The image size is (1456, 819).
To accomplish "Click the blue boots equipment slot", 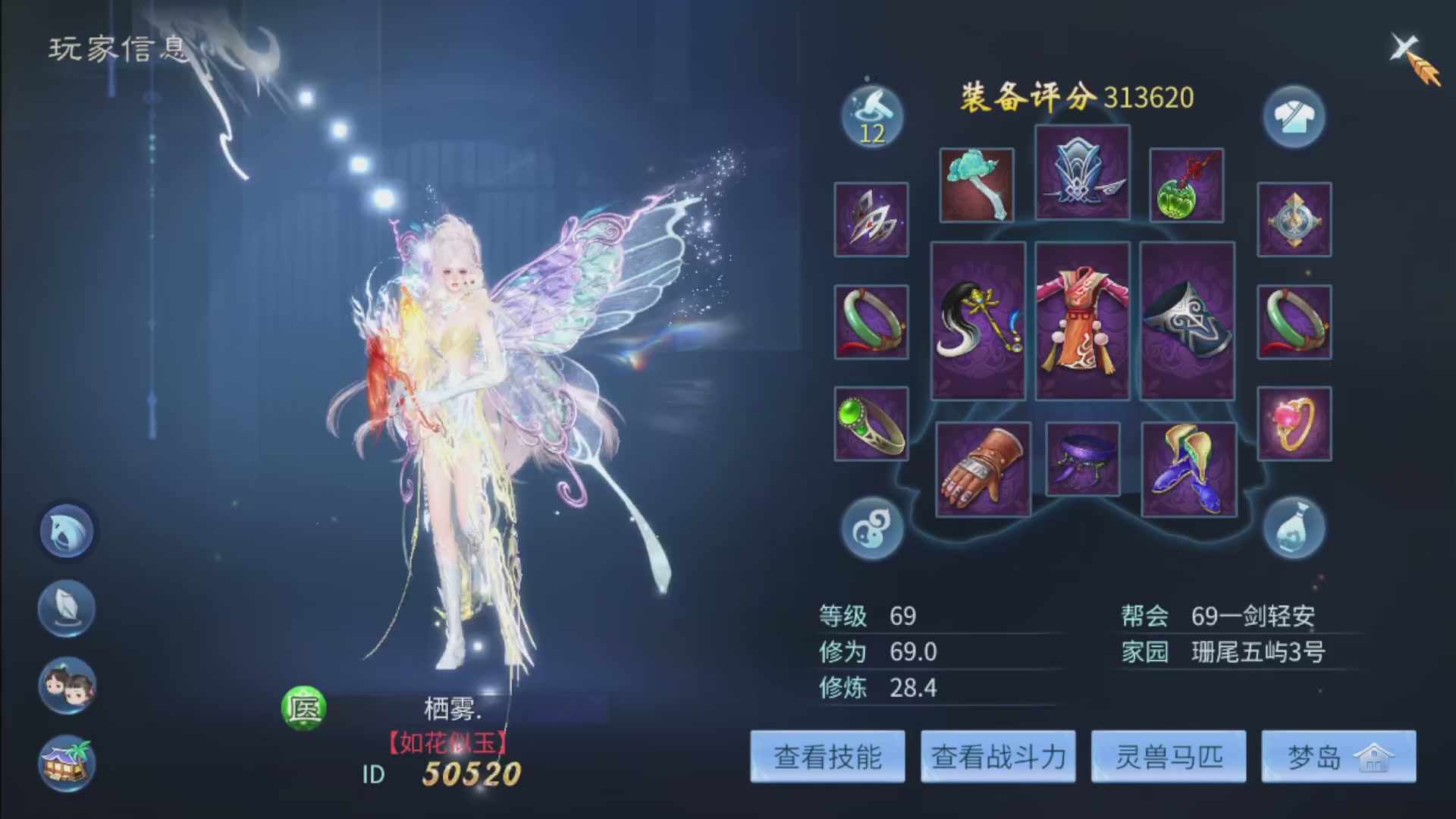I will tap(1188, 468).
